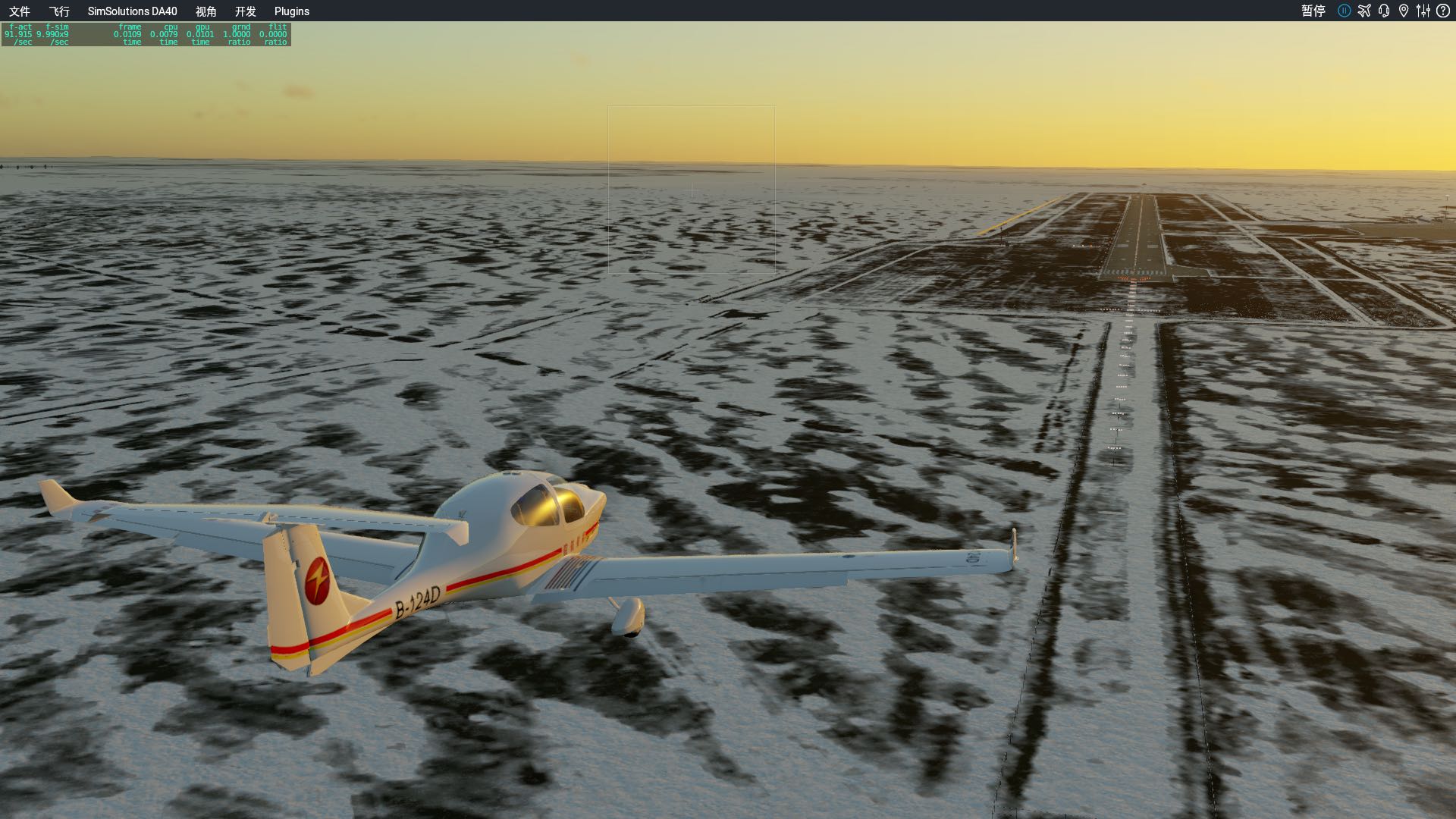Expand the Plugins menu
This screenshot has height=819, width=1456.
click(292, 11)
